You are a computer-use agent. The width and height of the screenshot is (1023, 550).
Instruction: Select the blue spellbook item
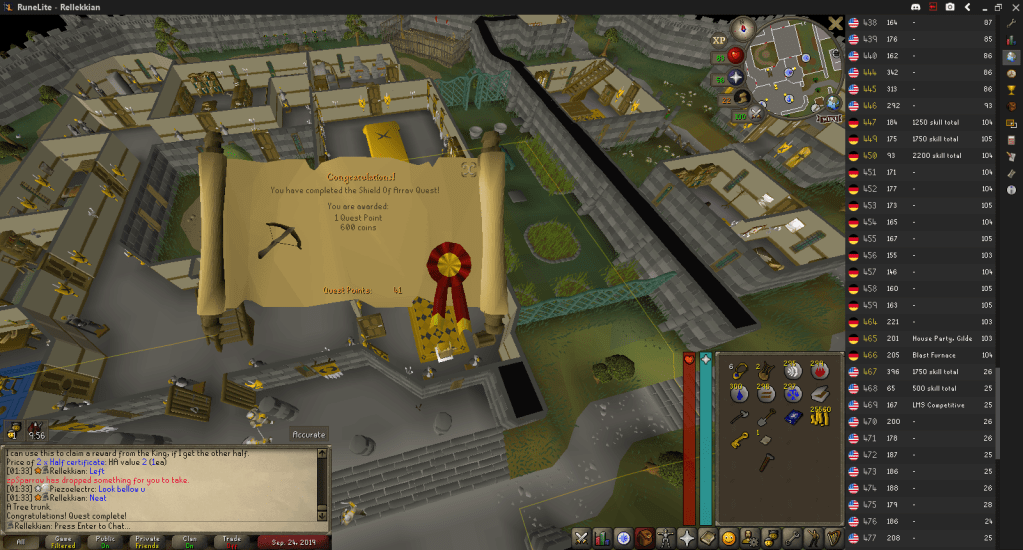pos(793,417)
